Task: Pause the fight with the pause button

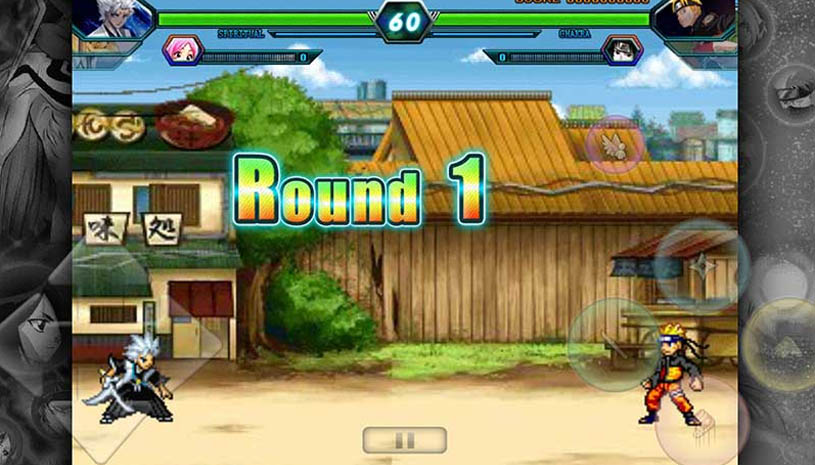Action: tap(404, 439)
